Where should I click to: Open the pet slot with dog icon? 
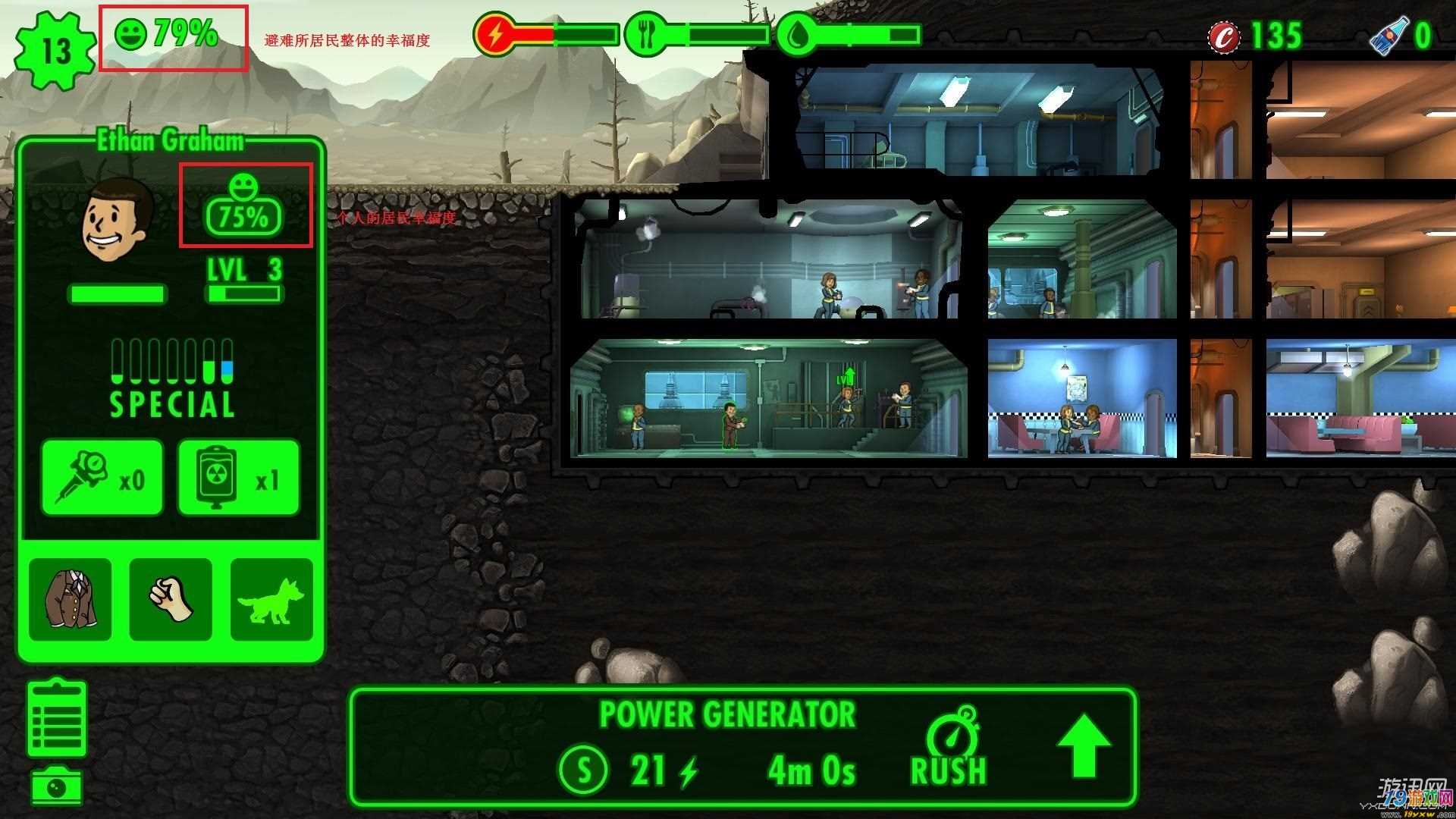(x=271, y=600)
